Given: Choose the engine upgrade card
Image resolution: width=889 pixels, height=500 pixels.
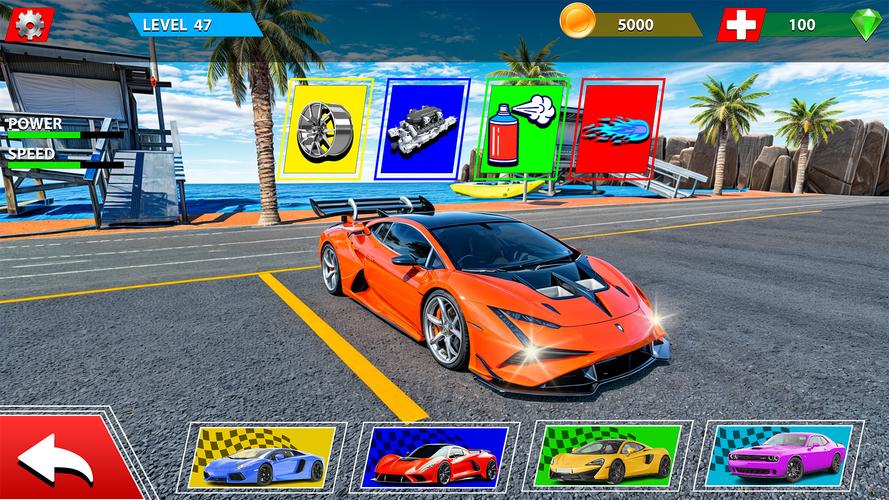Looking at the screenshot, I should pos(420,128).
